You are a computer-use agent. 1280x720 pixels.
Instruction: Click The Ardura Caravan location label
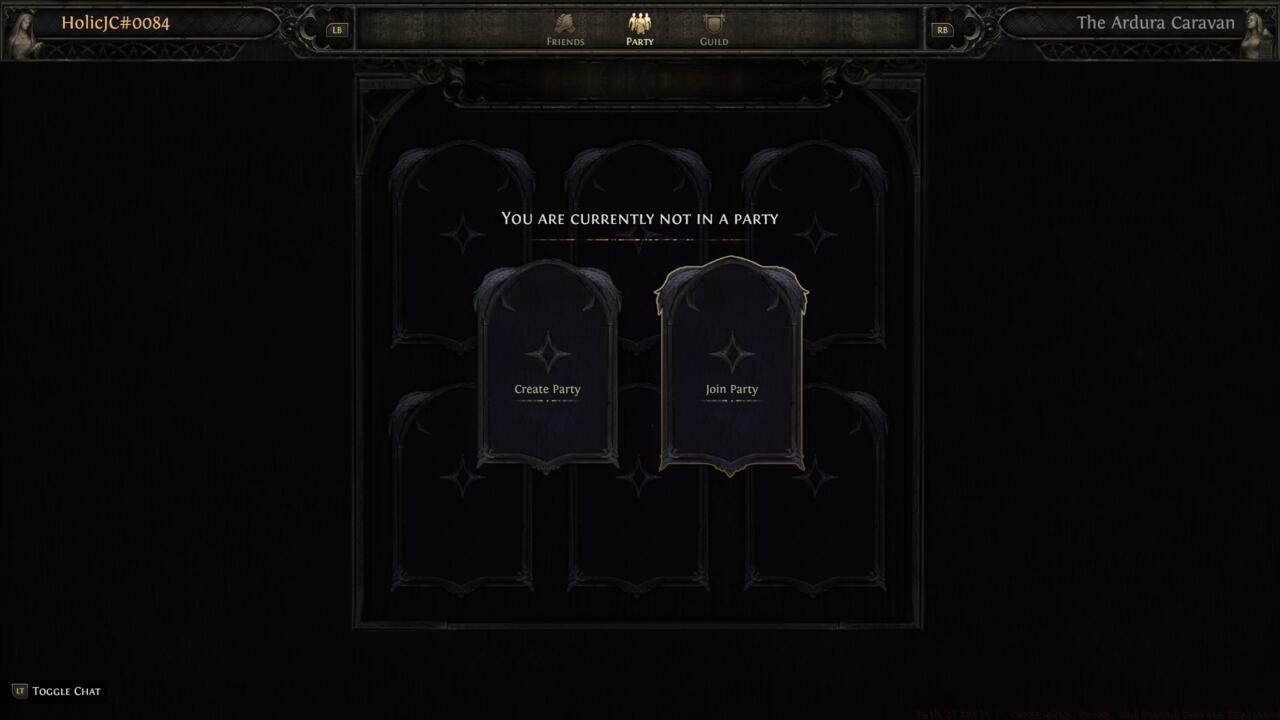tap(1155, 22)
